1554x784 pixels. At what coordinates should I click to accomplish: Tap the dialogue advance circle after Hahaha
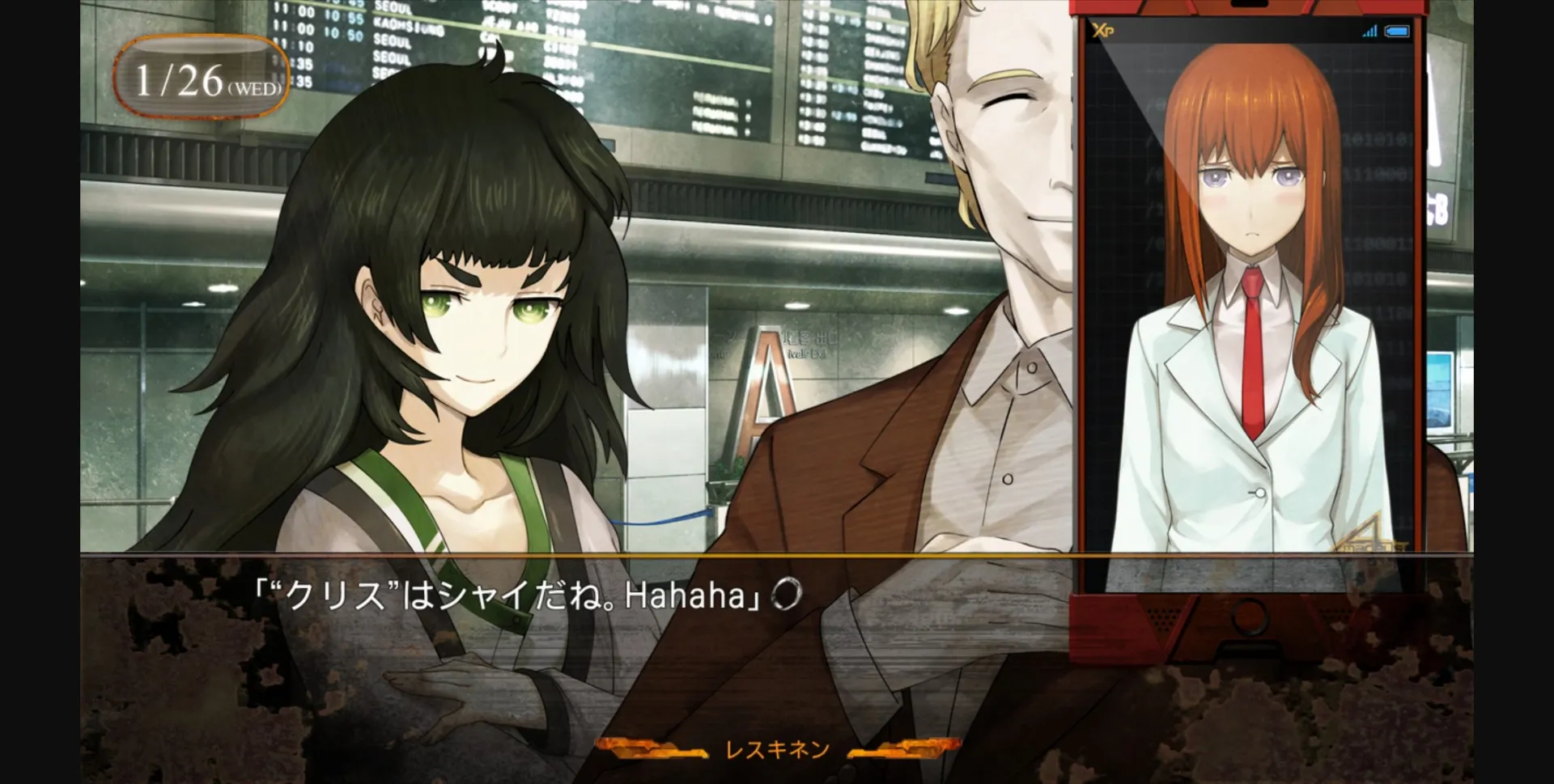(x=785, y=594)
